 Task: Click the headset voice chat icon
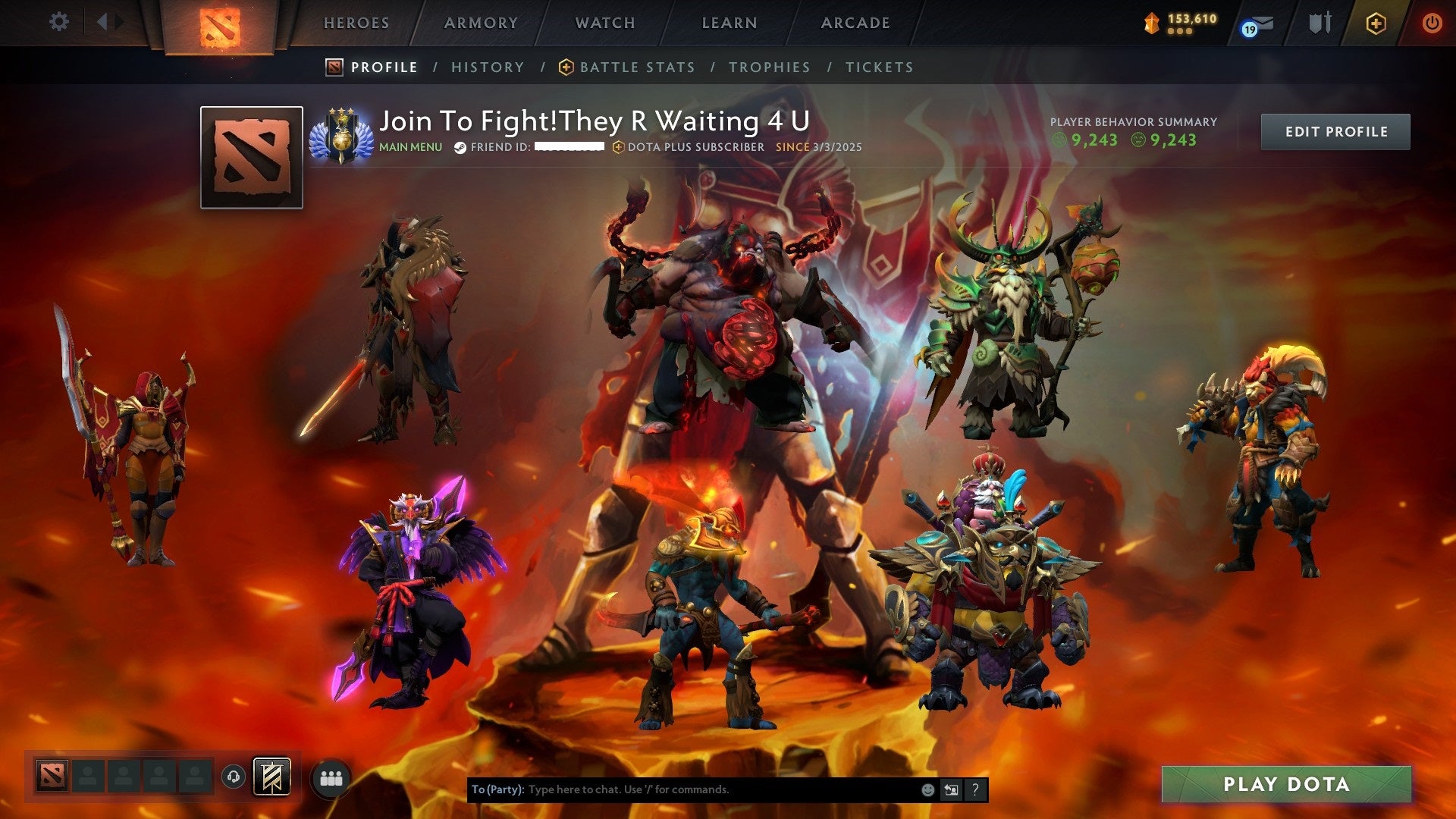click(234, 777)
